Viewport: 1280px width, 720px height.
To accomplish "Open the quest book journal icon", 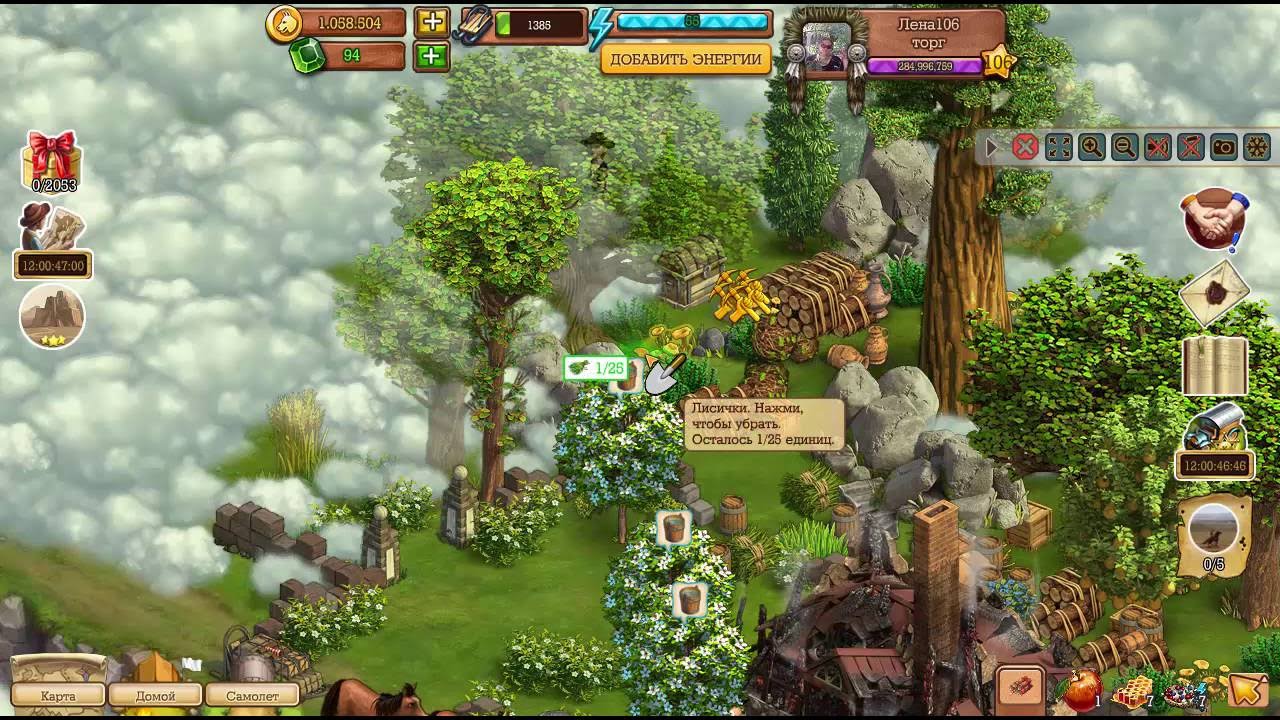I will pos(1215,366).
